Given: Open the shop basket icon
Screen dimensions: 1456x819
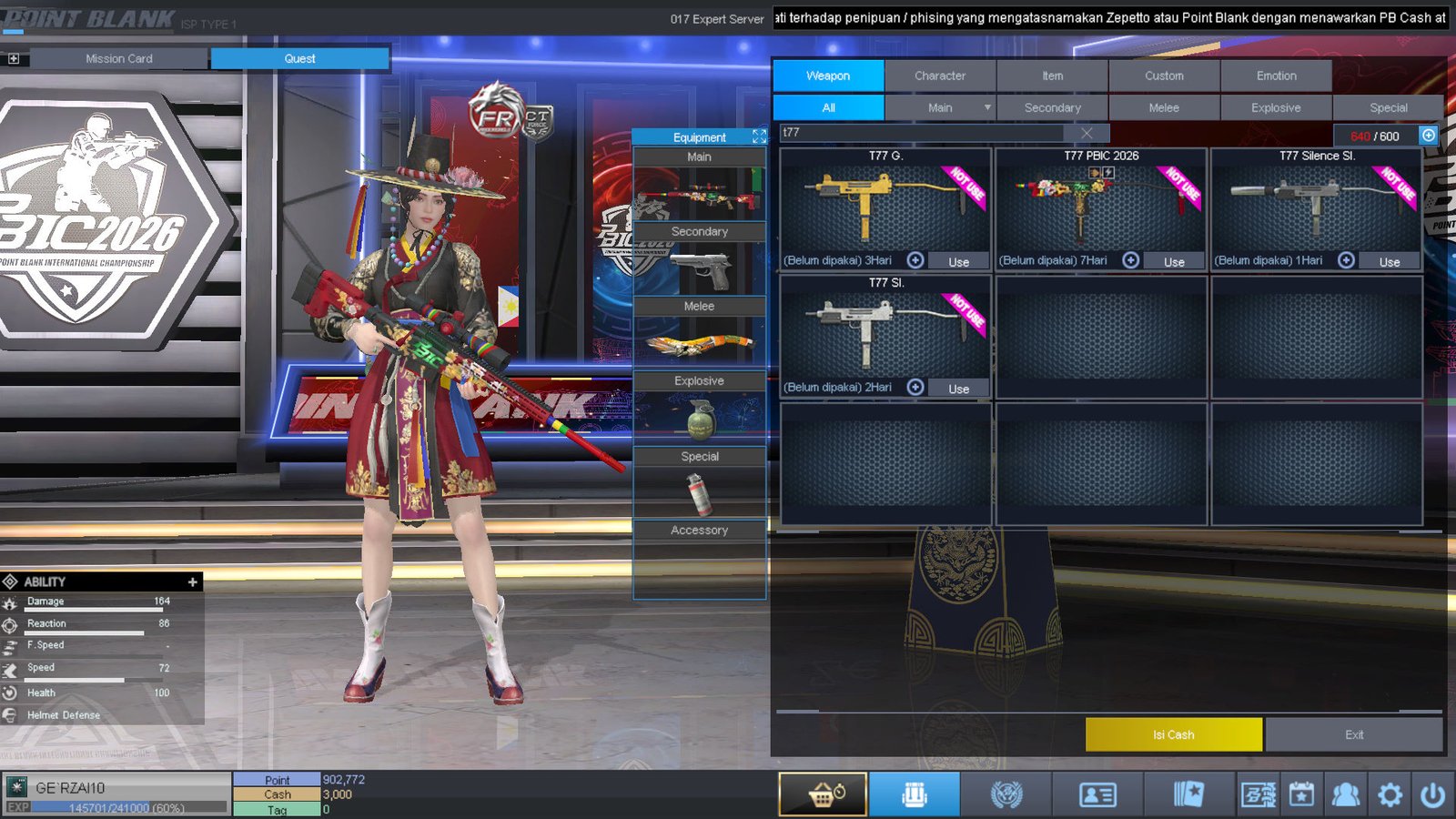Looking at the screenshot, I should (823, 794).
